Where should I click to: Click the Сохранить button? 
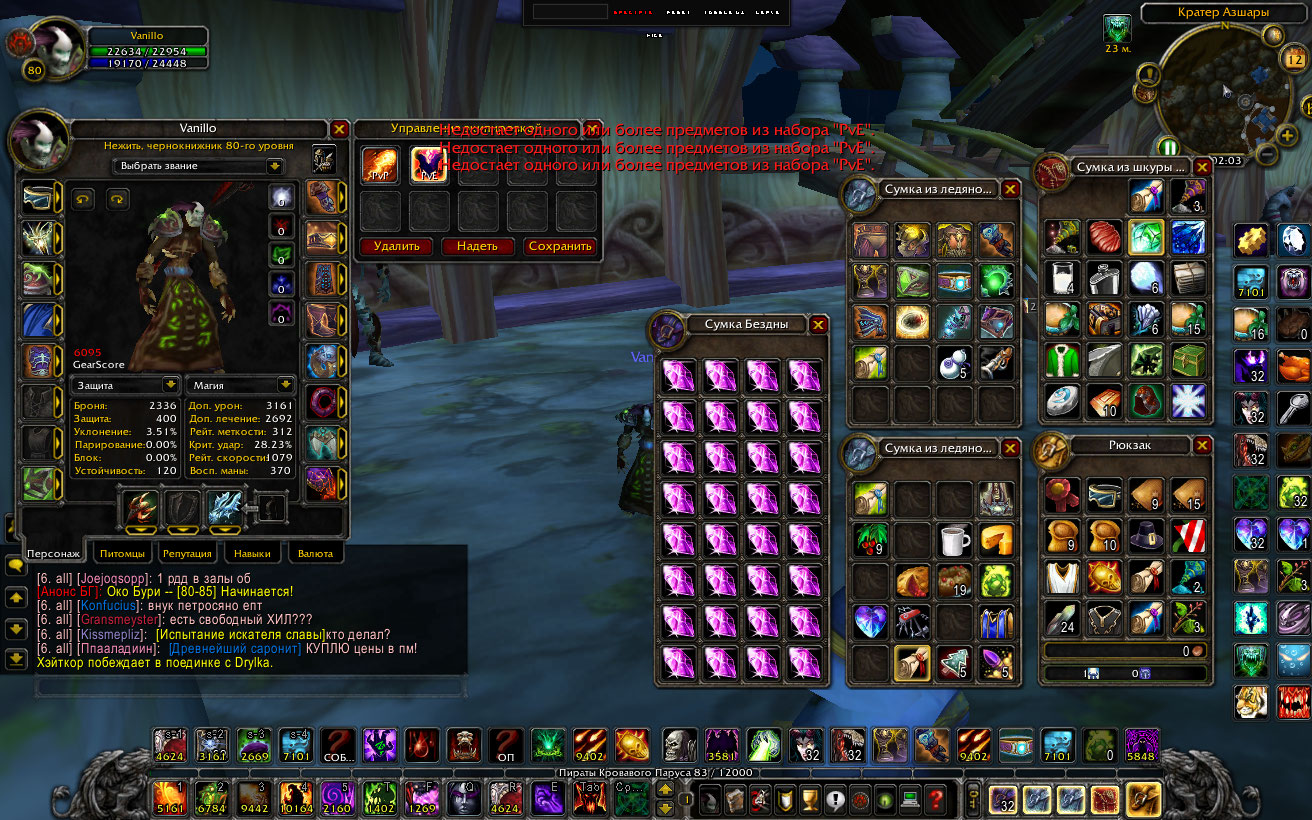[x=560, y=246]
